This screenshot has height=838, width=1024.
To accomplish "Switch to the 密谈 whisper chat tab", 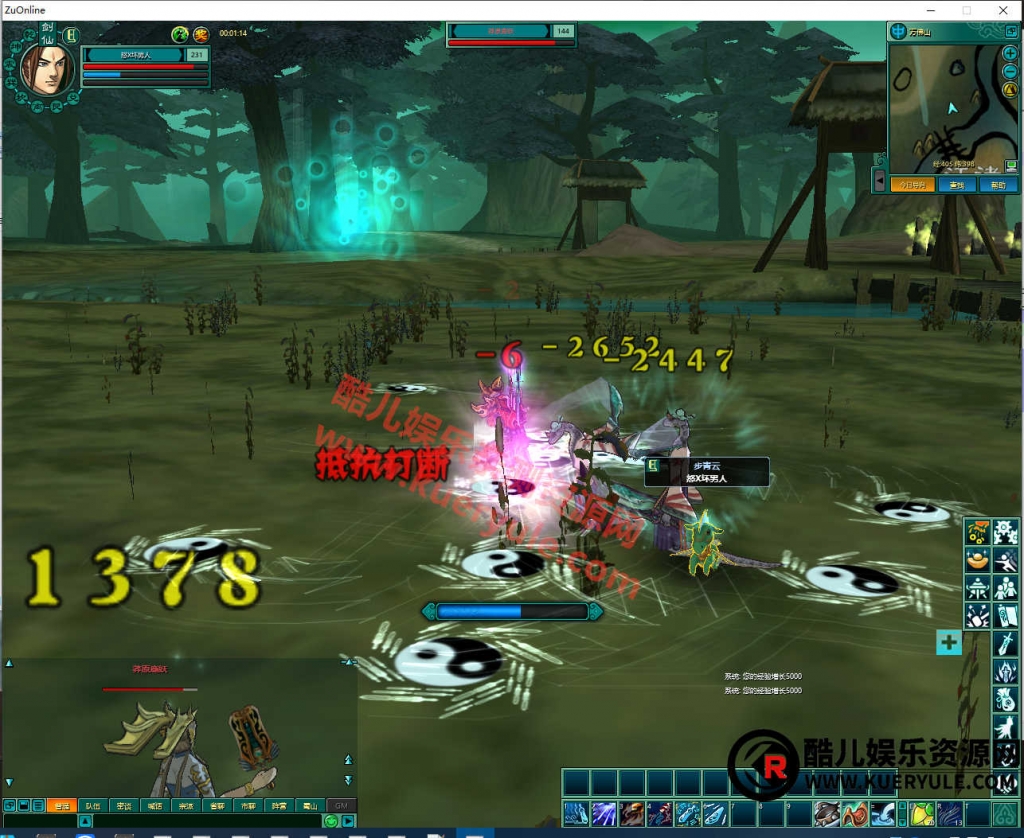I will tap(123, 805).
